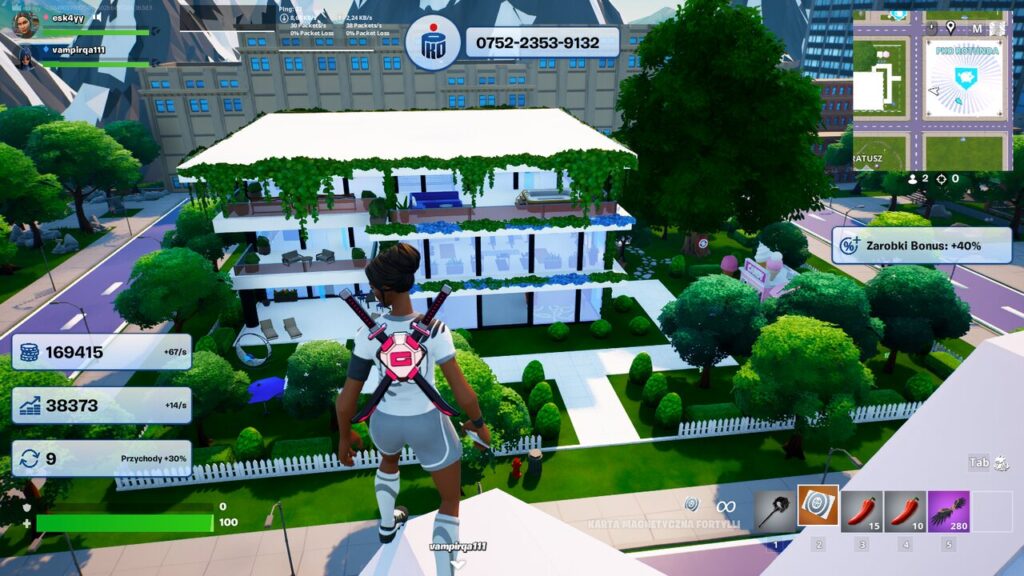The height and width of the screenshot is (576, 1024).
Task: Click the PKO Rotunda piggy bank map marker
Action: pos(964,79)
